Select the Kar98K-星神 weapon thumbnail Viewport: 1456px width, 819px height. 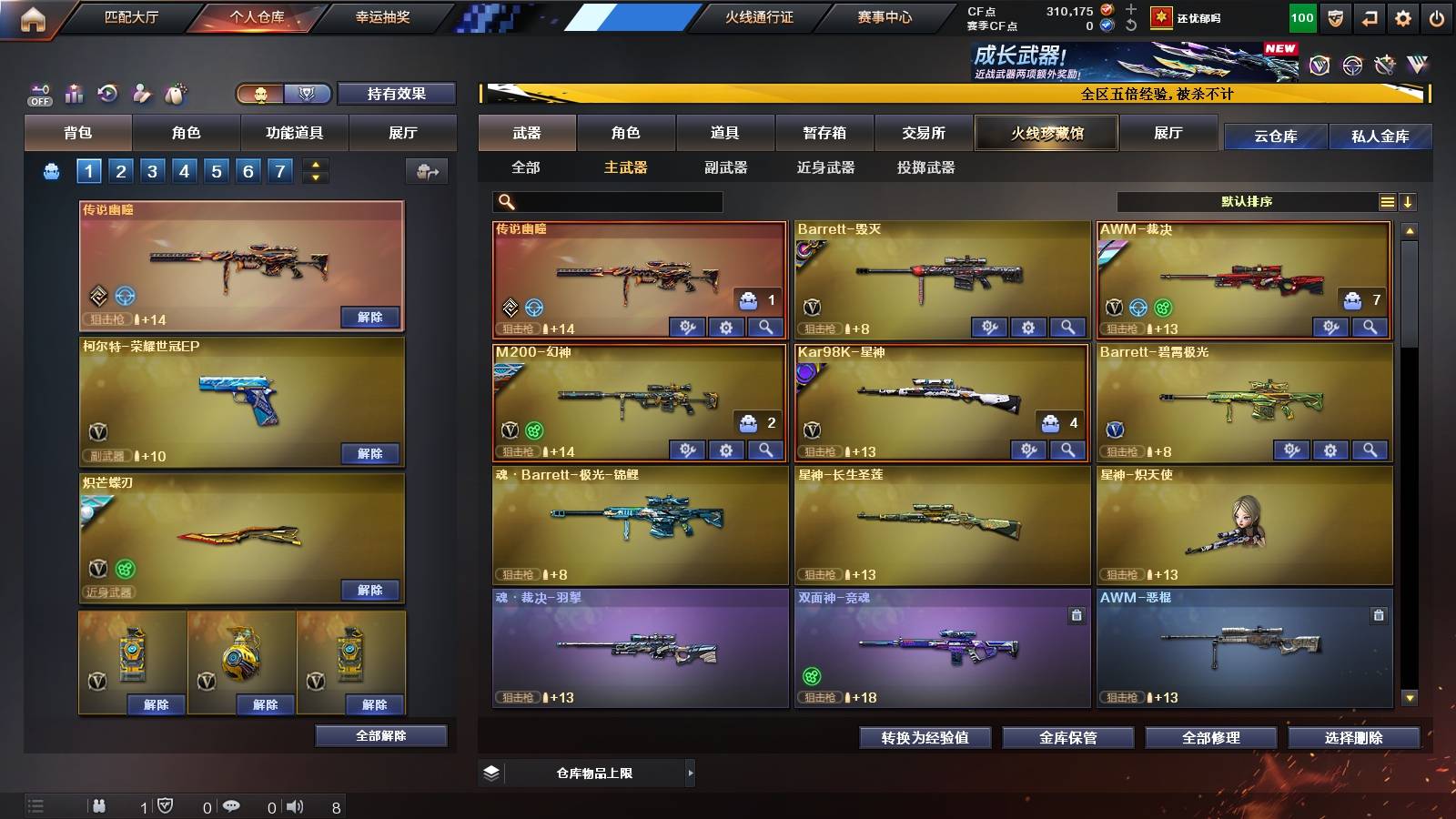940,396
